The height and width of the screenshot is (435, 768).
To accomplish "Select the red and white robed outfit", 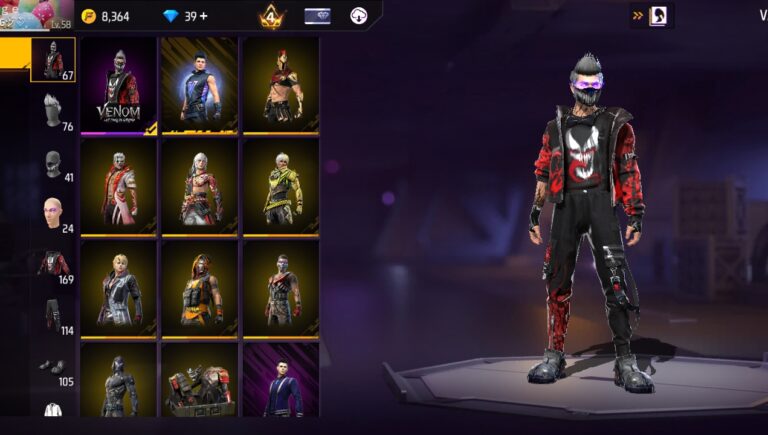I will (x=118, y=187).
